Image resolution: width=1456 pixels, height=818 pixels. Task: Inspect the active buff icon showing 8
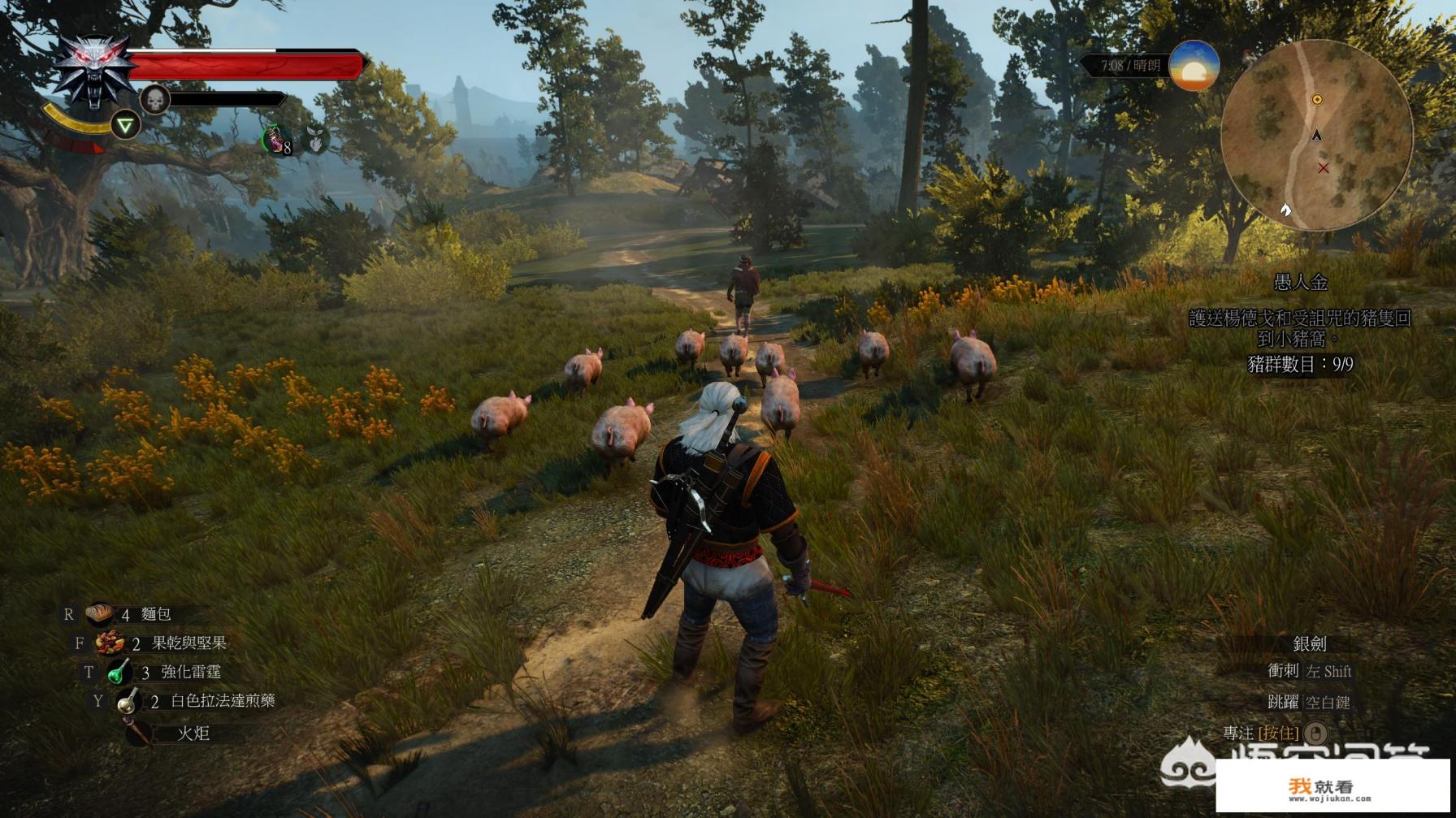pyautogui.click(x=278, y=141)
